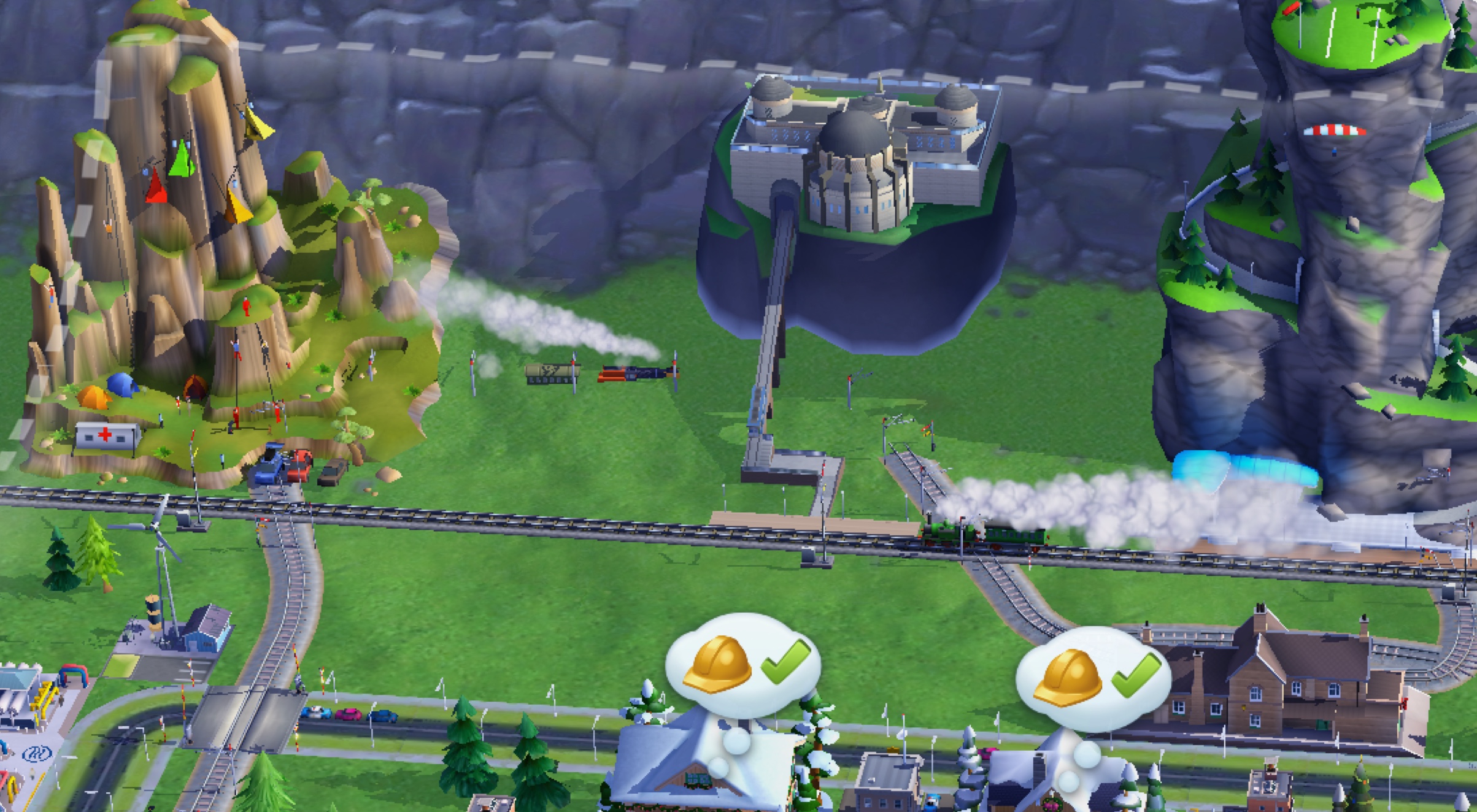Tap the hard hat bubble beside the train station
Screen dimensions: 1477x812
(x=1093, y=679)
